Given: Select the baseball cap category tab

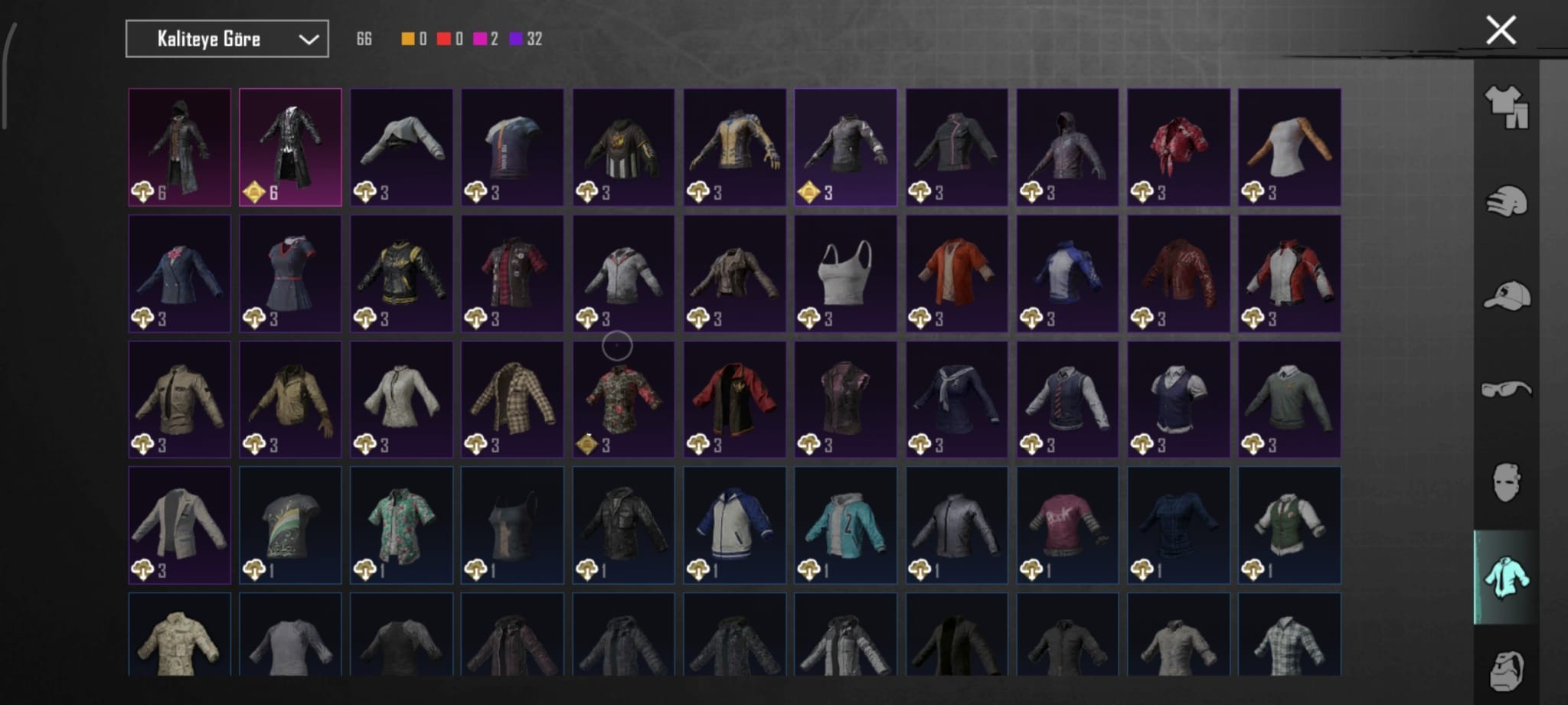Looking at the screenshot, I should [x=1506, y=295].
